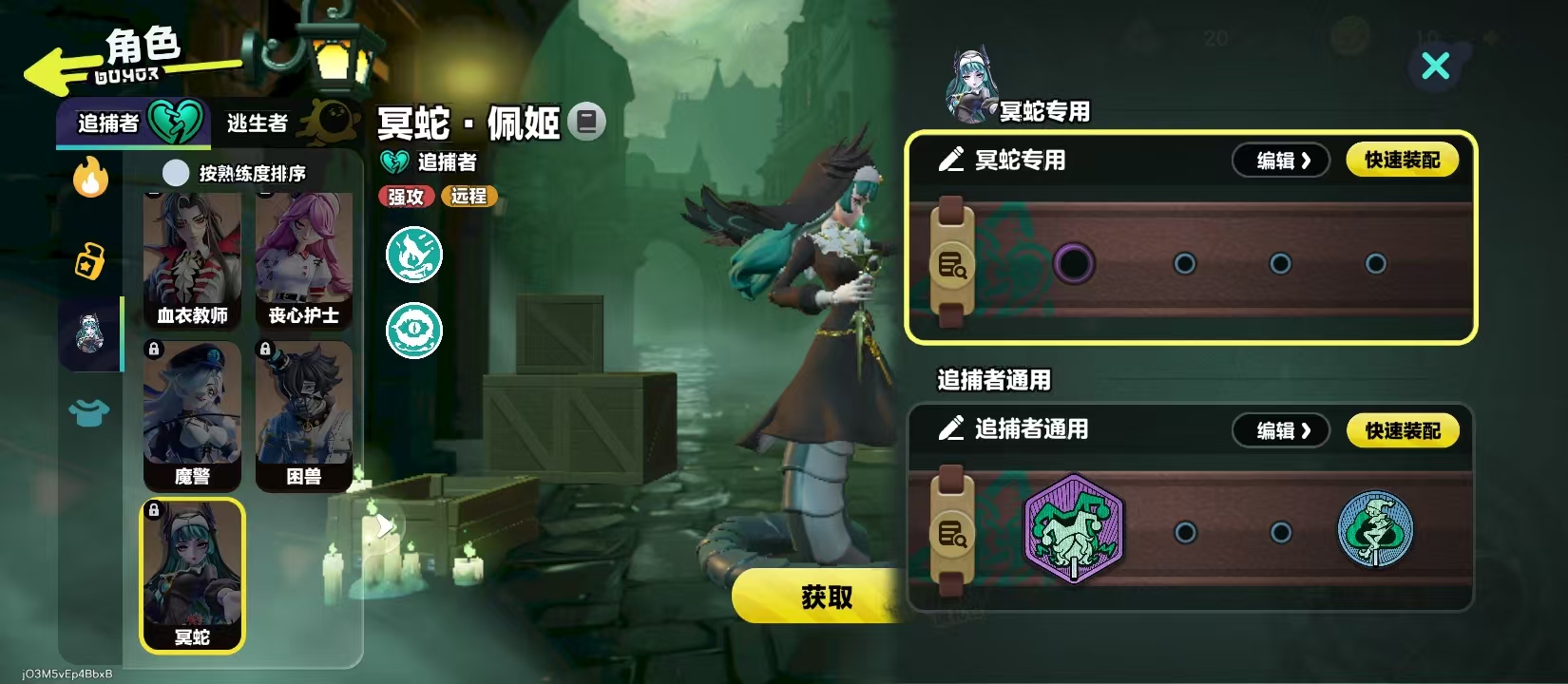The image size is (1568, 684).
Task: Expand 编辑 options for 追捕者通用
Action: tap(1280, 430)
